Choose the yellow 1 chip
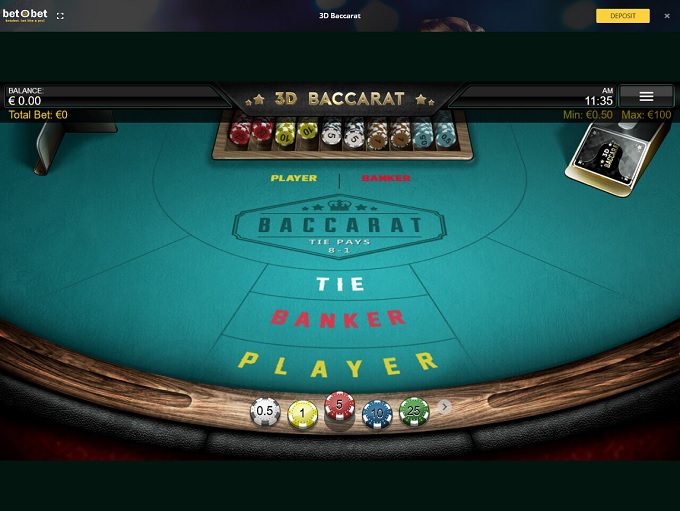This screenshot has height=511, width=680. point(303,413)
